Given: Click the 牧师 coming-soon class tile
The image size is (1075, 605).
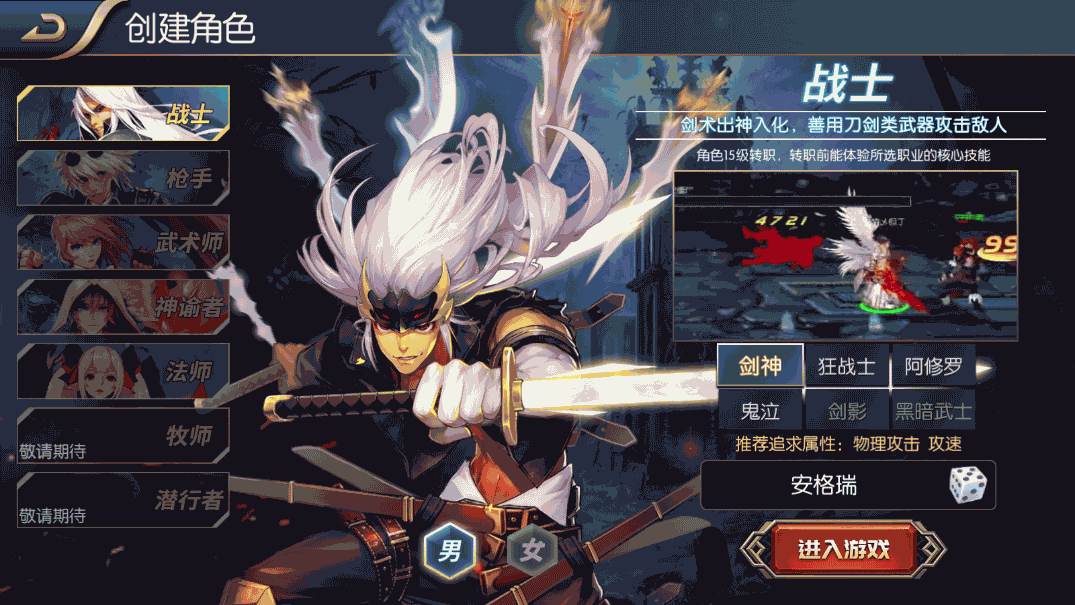Looking at the screenshot, I should pyautogui.click(x=123, y=435).
